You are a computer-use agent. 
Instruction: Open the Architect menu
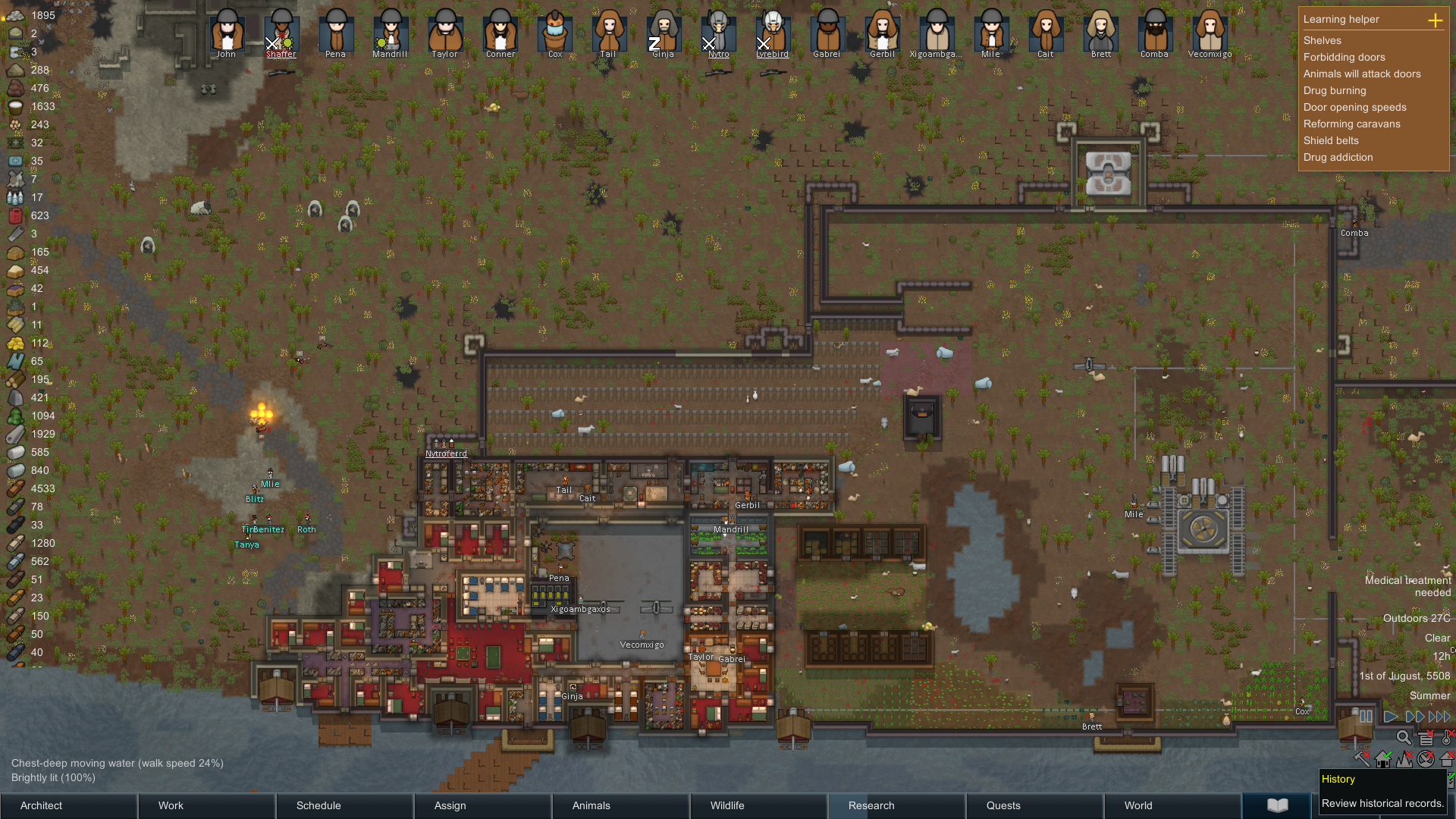click(x=68, y=805)
